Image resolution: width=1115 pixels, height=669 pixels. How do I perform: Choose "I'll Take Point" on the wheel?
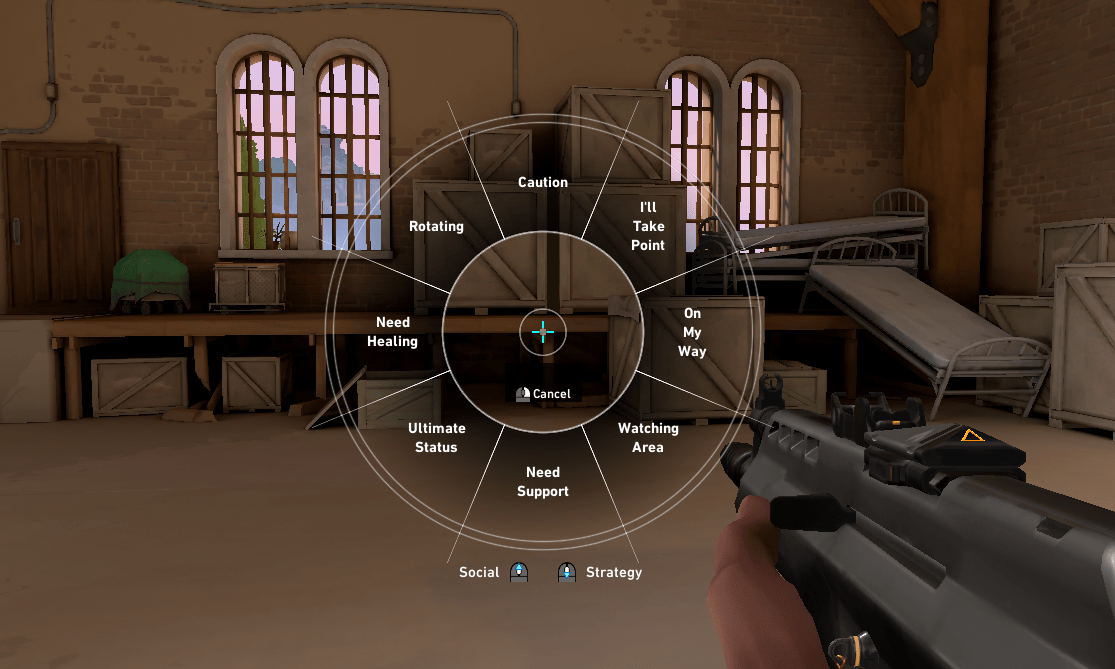pos(648,227)
